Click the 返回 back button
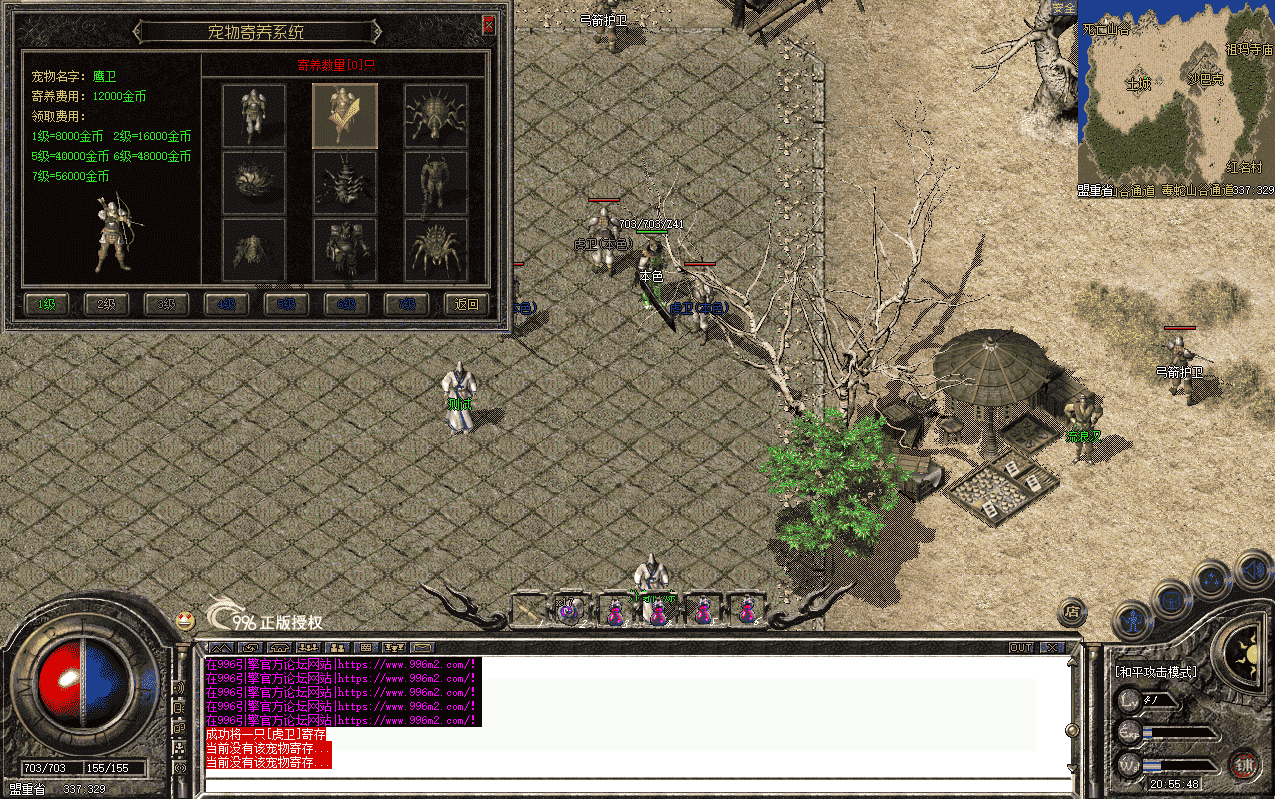This screenshot has height=799, width=1275. [x=466, y=304]
